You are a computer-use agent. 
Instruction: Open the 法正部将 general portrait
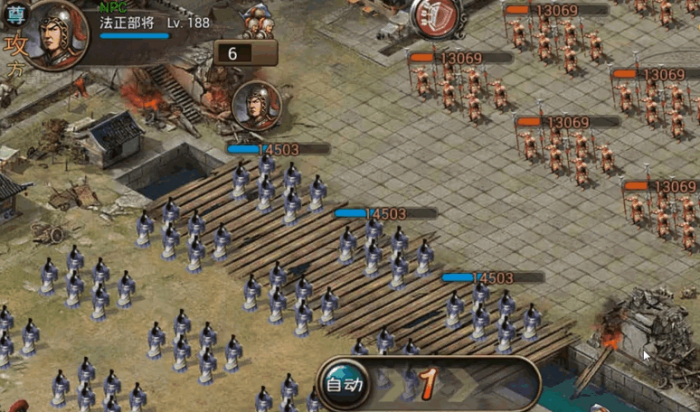point(56,34)
